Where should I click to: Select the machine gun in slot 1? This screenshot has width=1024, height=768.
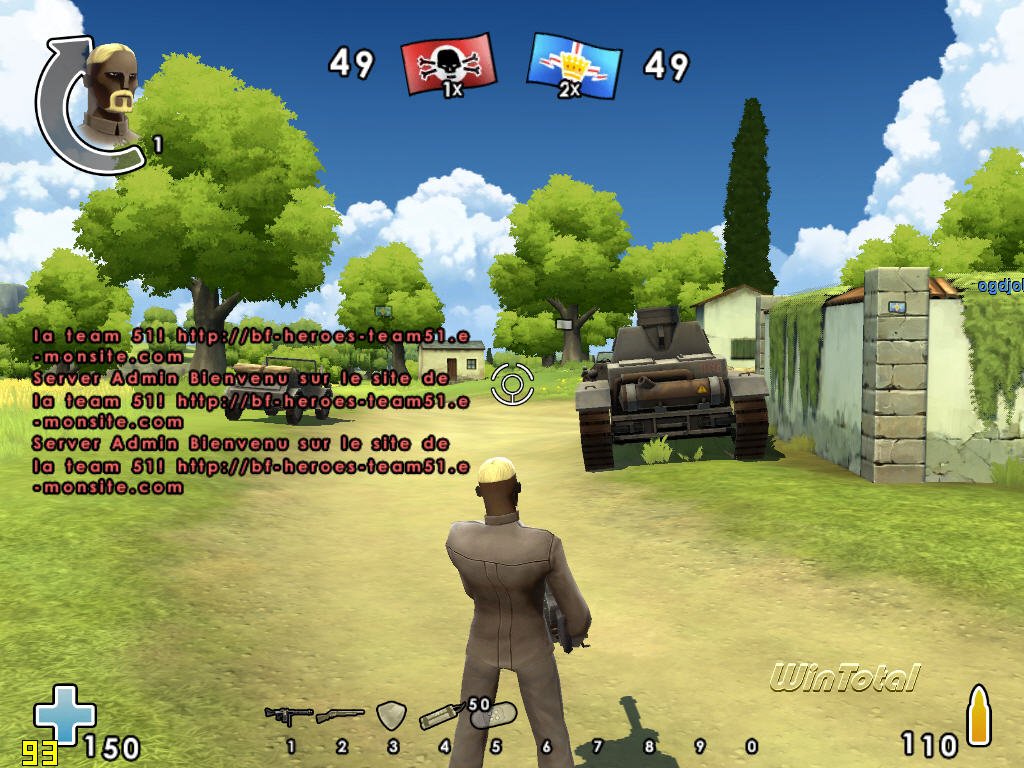[x=288, y=715]
